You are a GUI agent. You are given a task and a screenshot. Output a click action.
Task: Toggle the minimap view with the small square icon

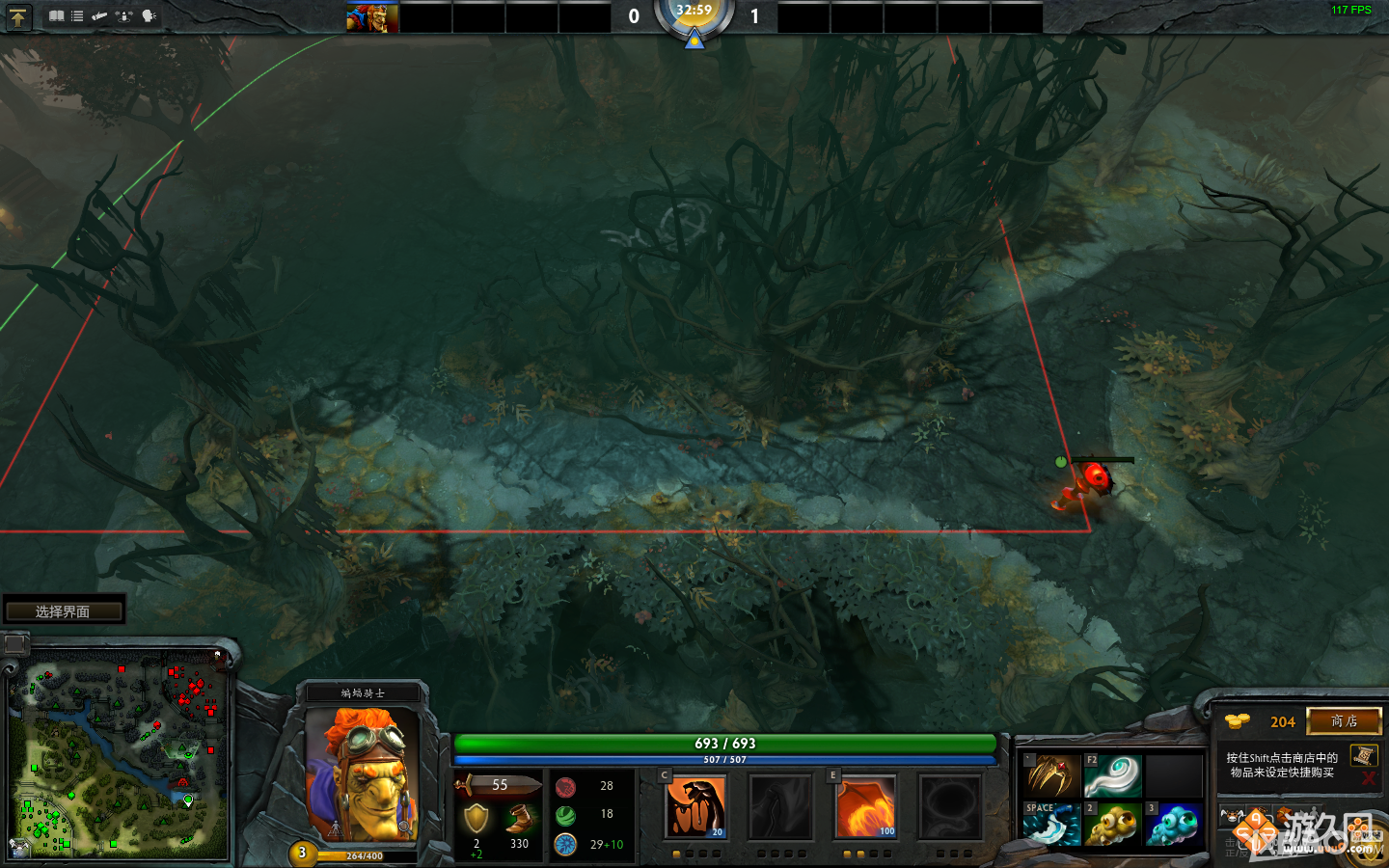[14, 643]
